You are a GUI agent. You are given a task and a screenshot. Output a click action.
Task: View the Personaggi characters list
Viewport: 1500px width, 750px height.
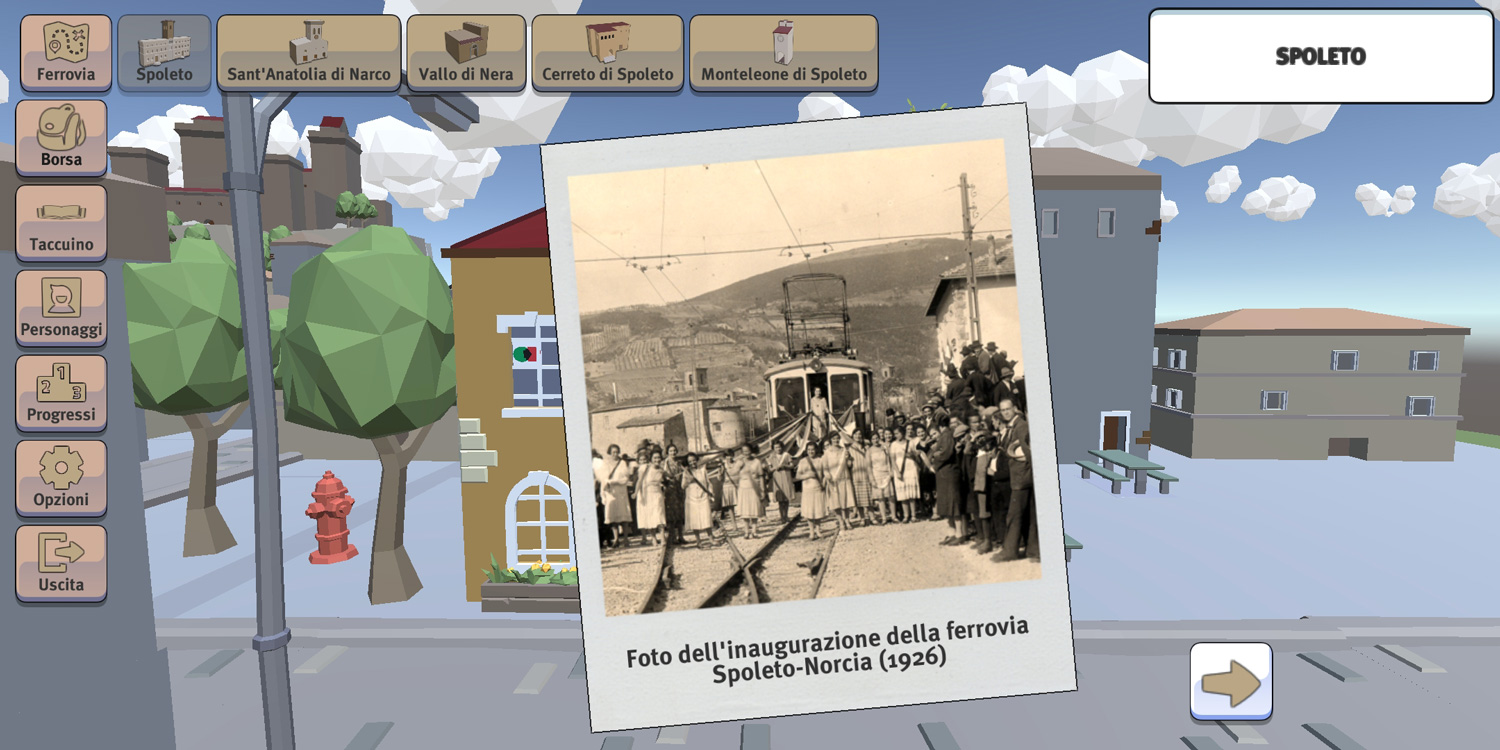(61, 308)
